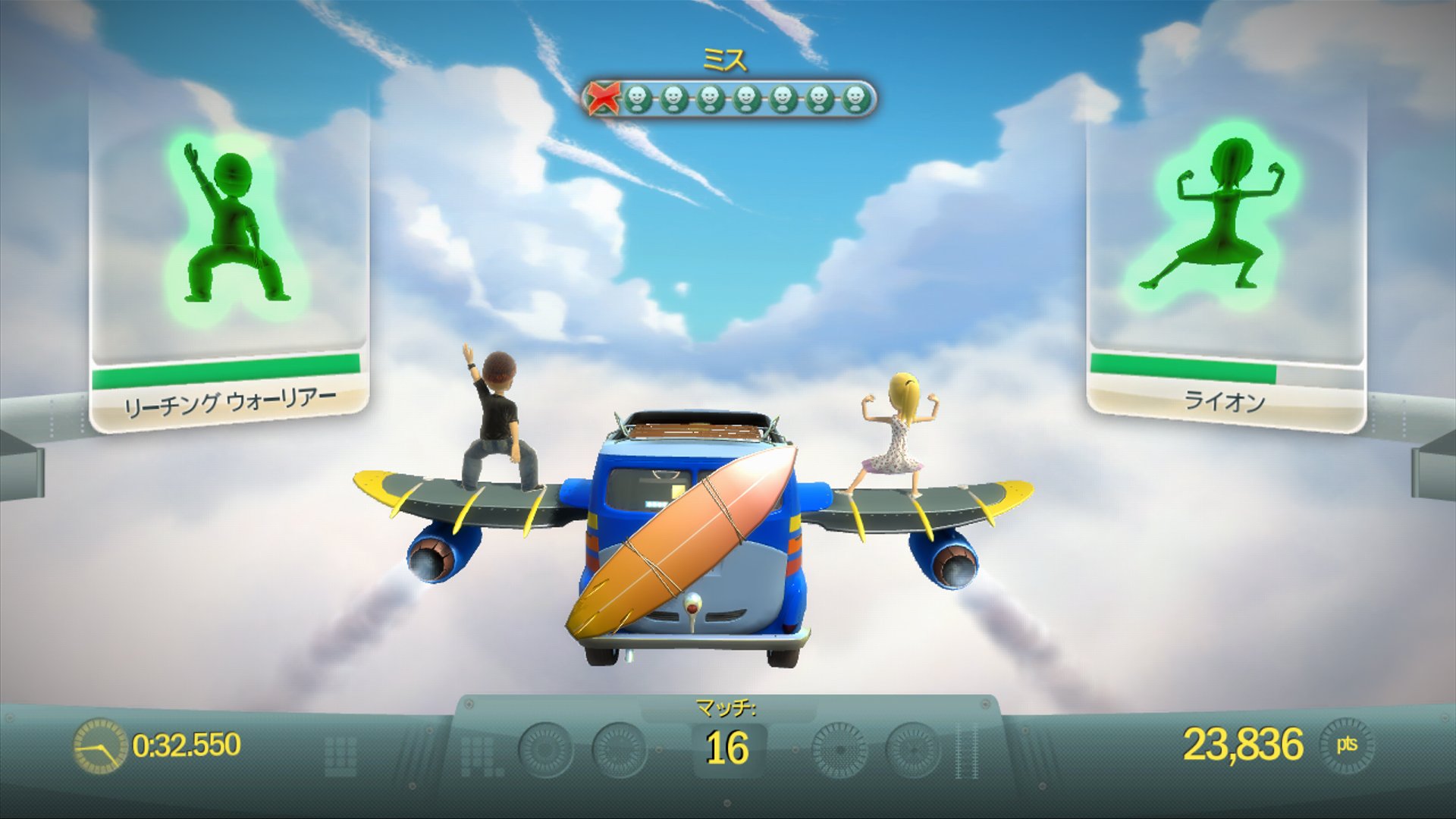Select the ライオン pose card
The image size is (1456, 819).
[x=1225, y=250]
